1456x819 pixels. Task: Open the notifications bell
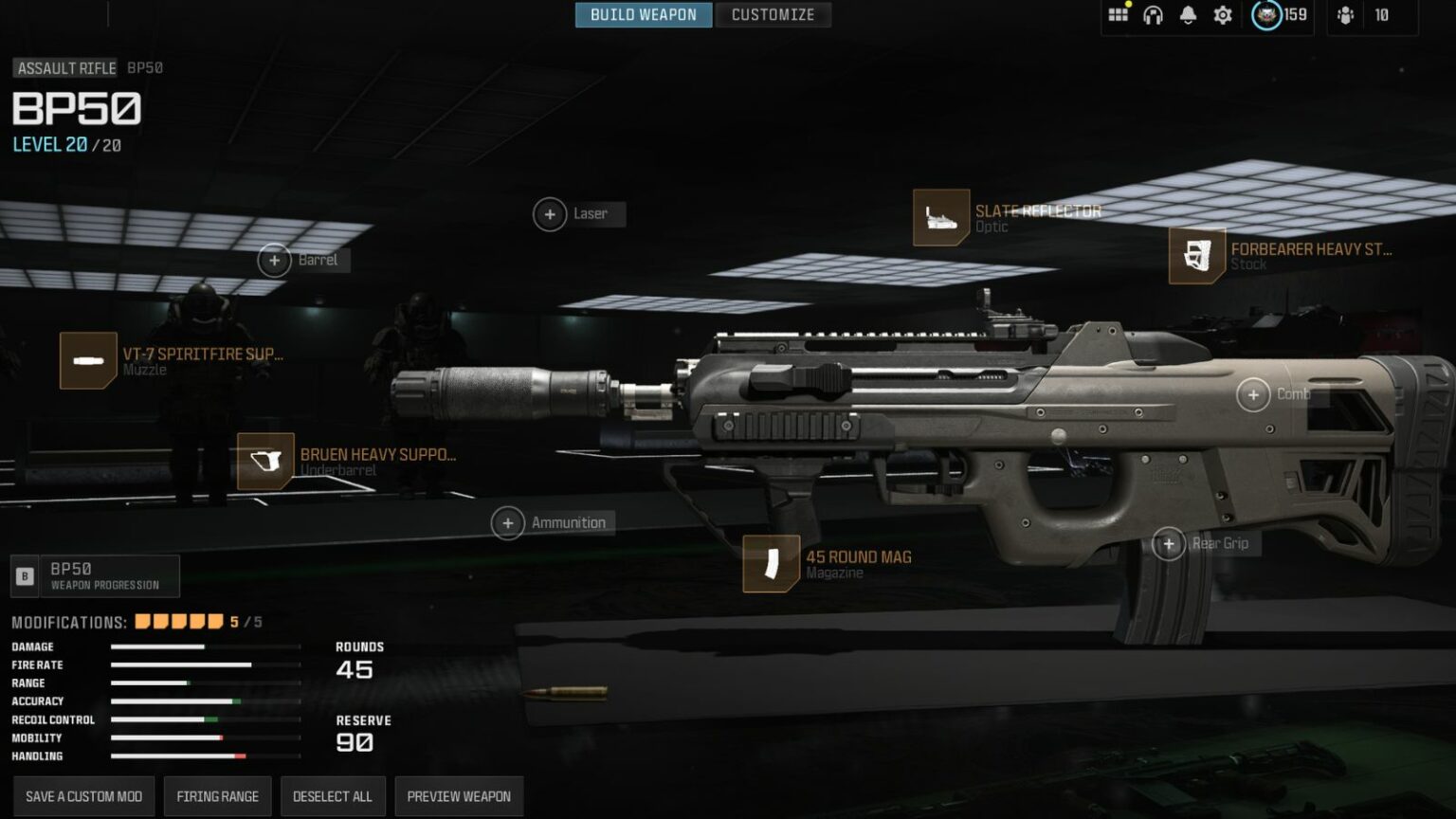(1187, 15)
